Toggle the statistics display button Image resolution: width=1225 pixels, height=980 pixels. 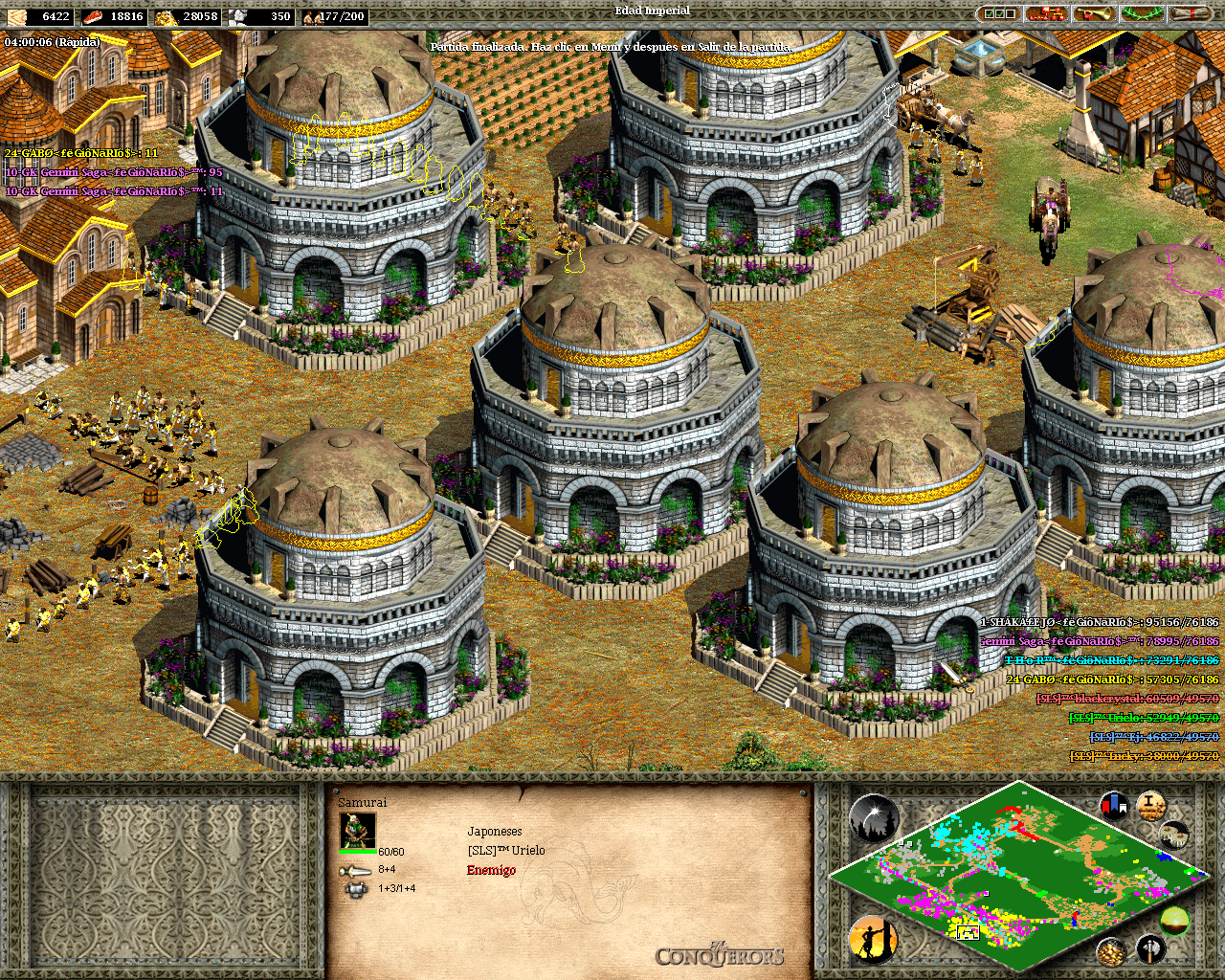coord(1151,805)
